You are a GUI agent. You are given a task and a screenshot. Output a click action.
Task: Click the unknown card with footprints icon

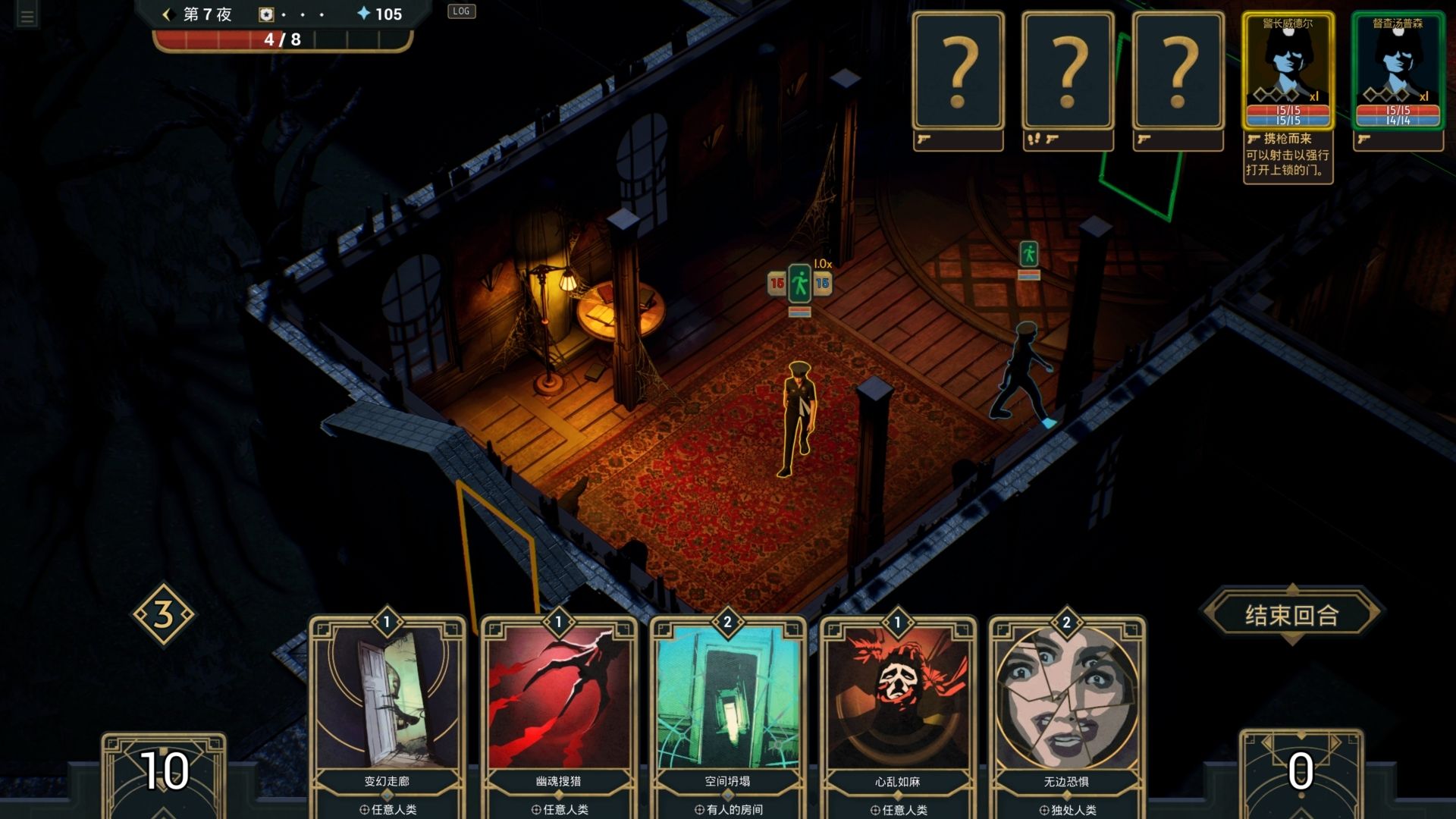1068,71
